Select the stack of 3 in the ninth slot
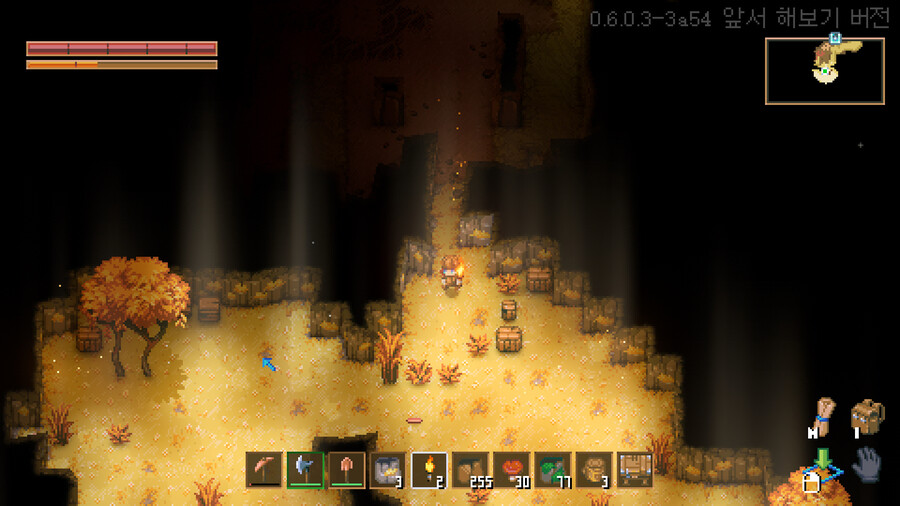The image size is (900, 506). [593, 469]
